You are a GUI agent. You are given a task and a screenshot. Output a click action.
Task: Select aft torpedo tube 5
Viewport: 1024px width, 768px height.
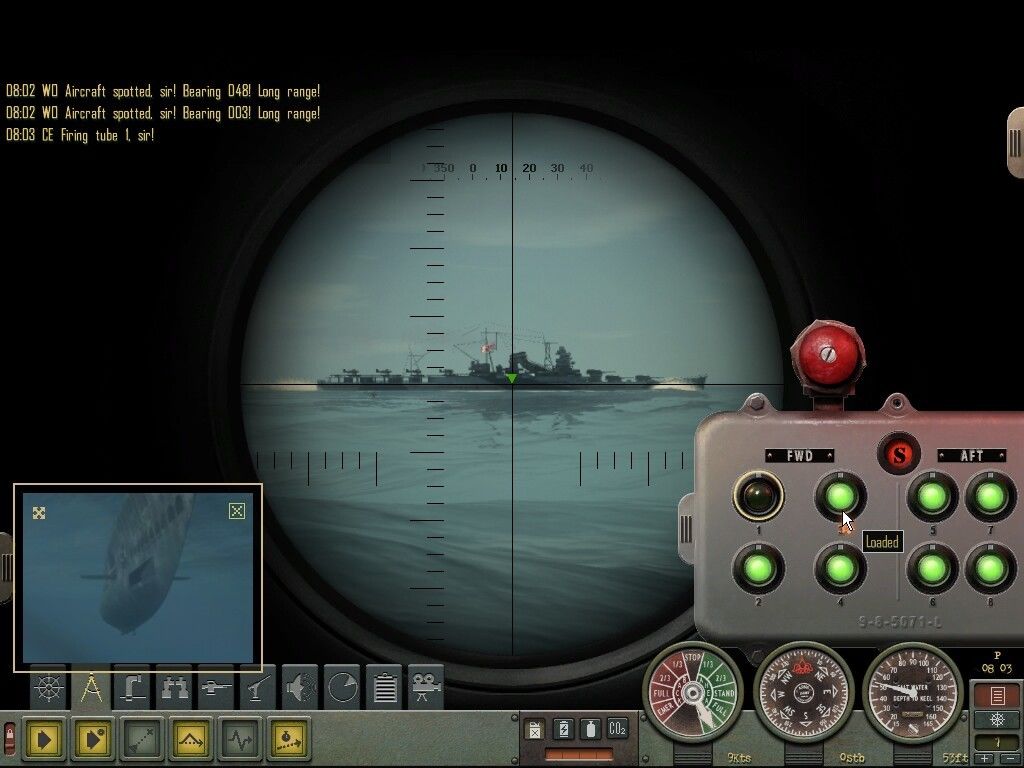click(x=932, y=496)
